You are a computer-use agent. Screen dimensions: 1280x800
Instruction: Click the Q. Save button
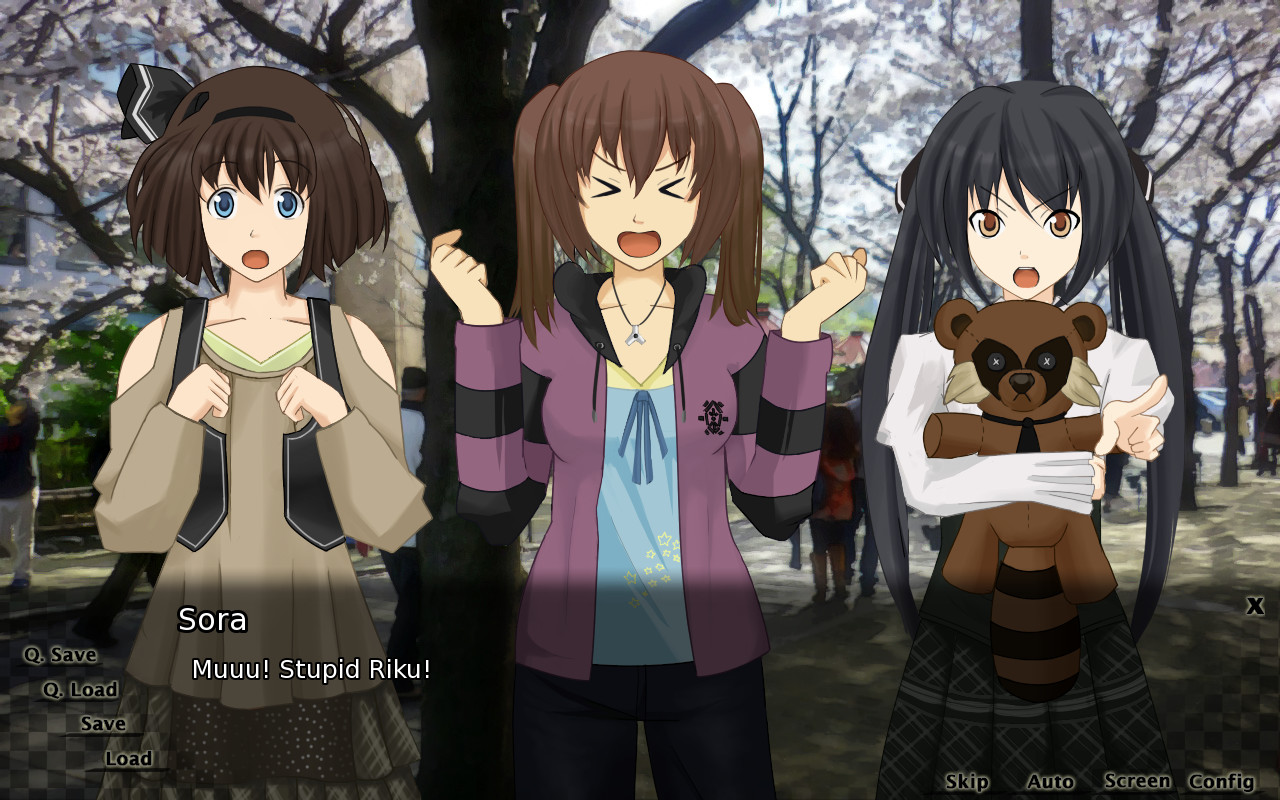tap(60, 655)
